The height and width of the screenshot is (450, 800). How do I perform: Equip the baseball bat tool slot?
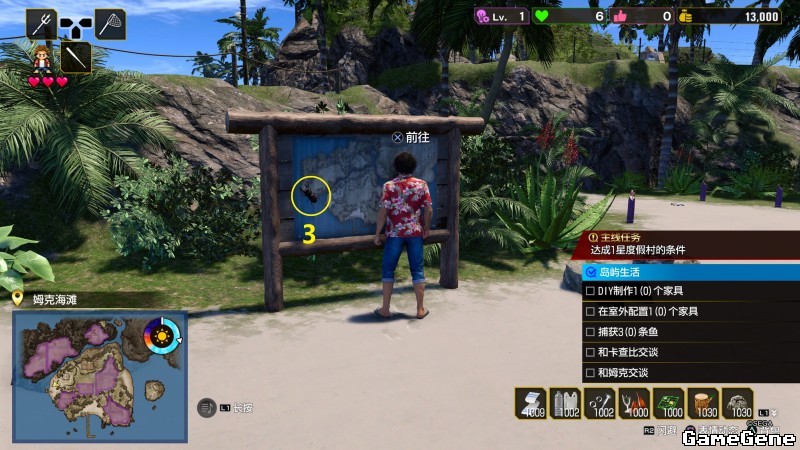pos(76,56)
